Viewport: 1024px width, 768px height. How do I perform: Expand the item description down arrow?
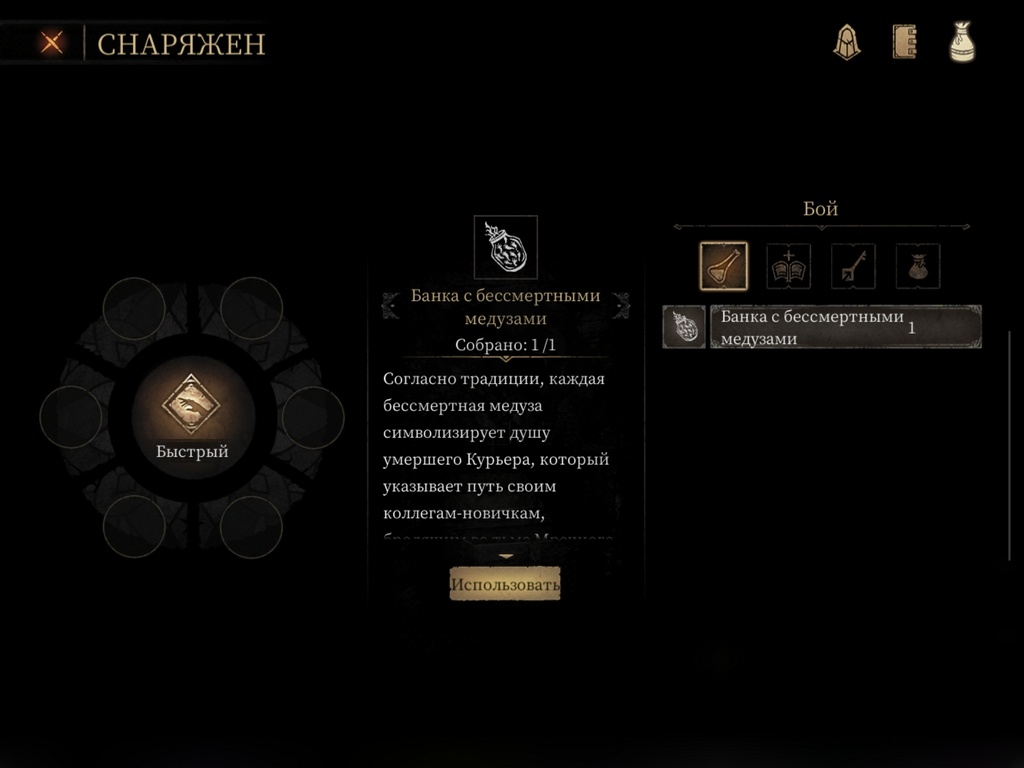tap(506, 556)
